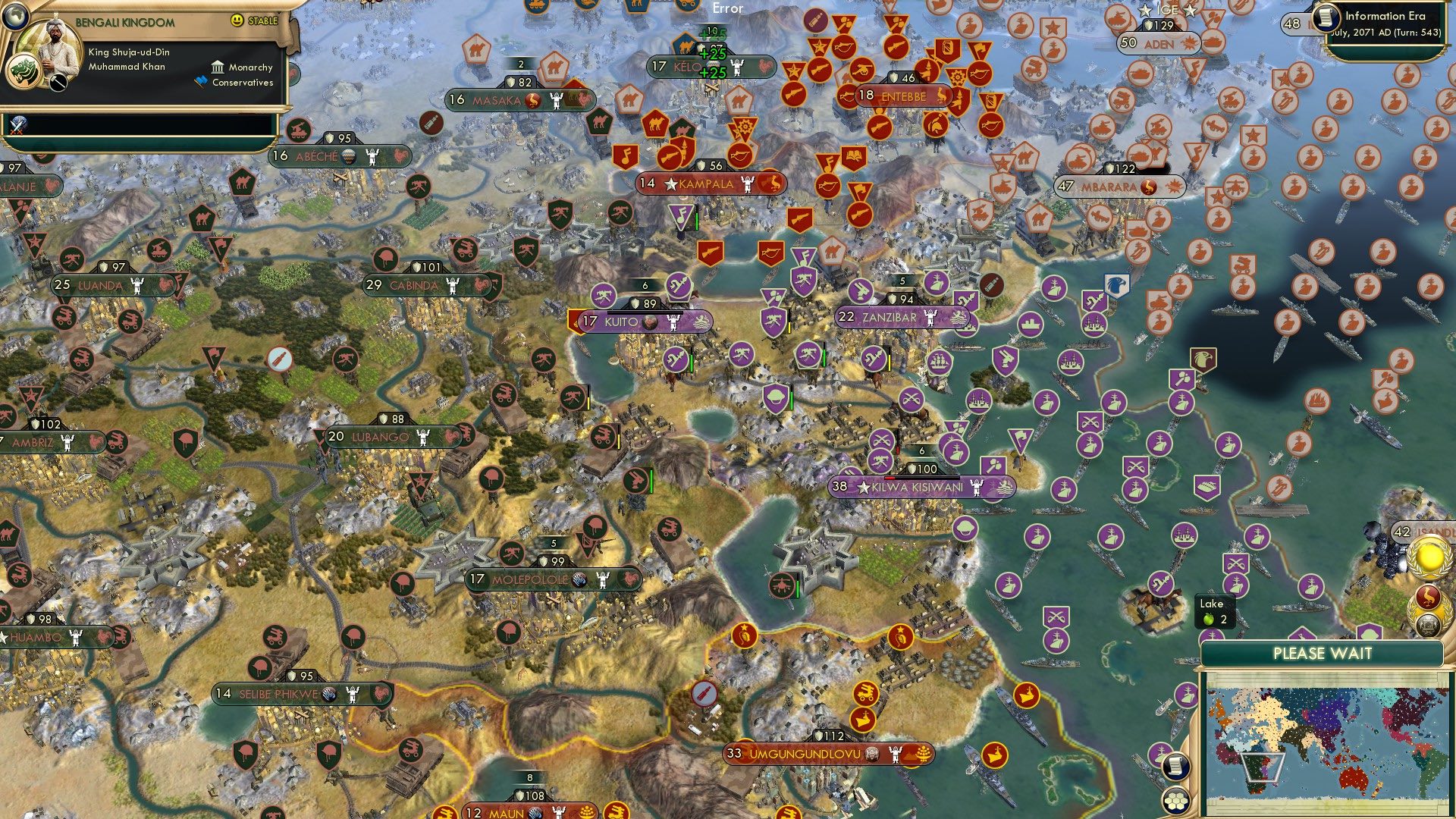Toggle the STABLE smiley happiness indicator

(x=238, y=19)
